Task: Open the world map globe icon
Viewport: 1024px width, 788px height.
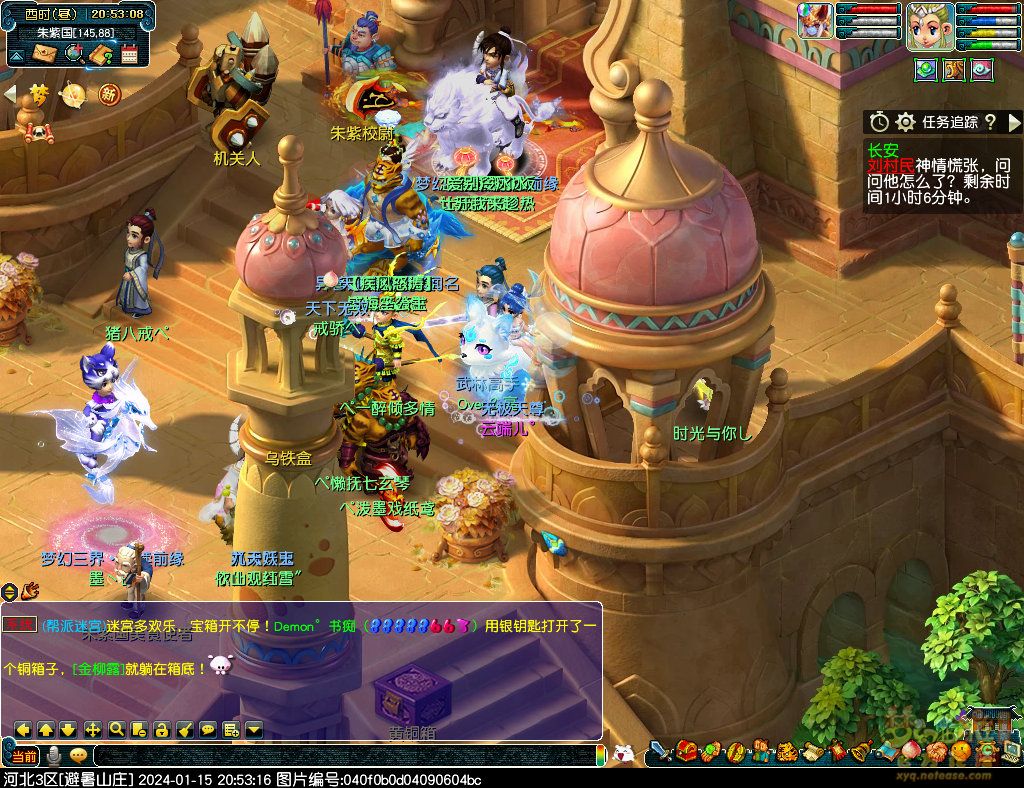Action: [x=73, y=53]
